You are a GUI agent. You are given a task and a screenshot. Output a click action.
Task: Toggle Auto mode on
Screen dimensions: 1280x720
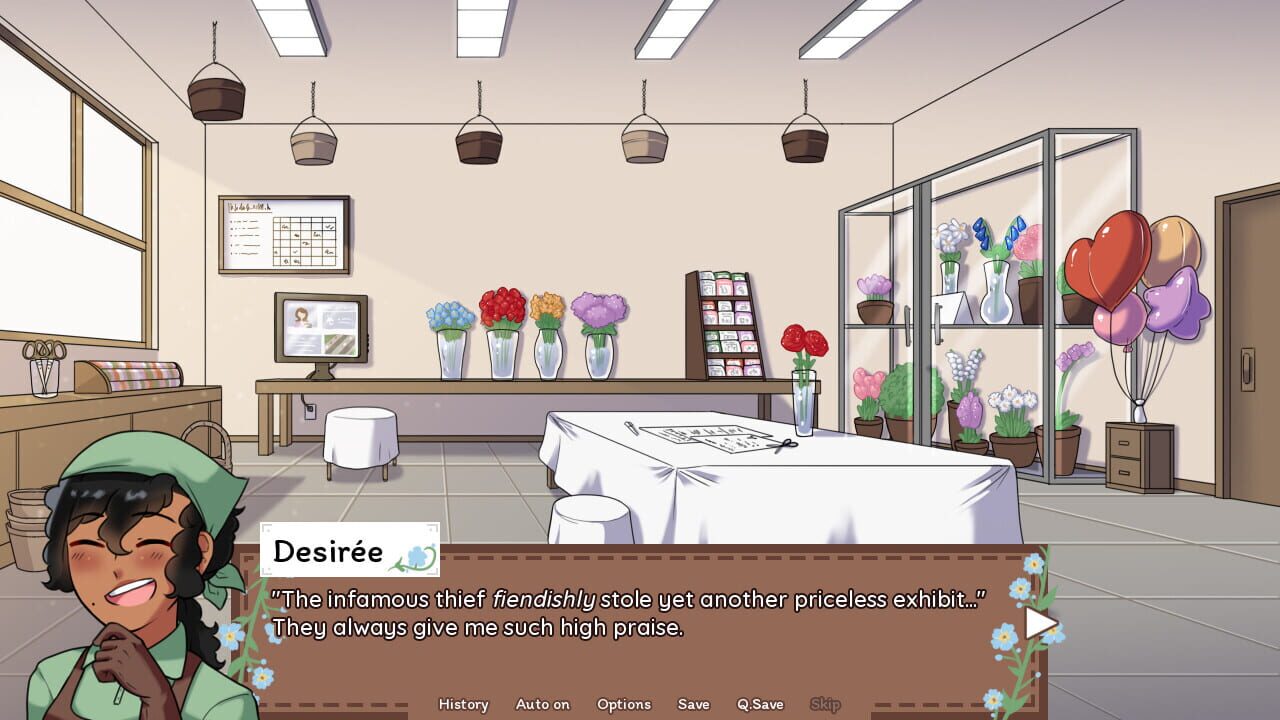(541, 704)
